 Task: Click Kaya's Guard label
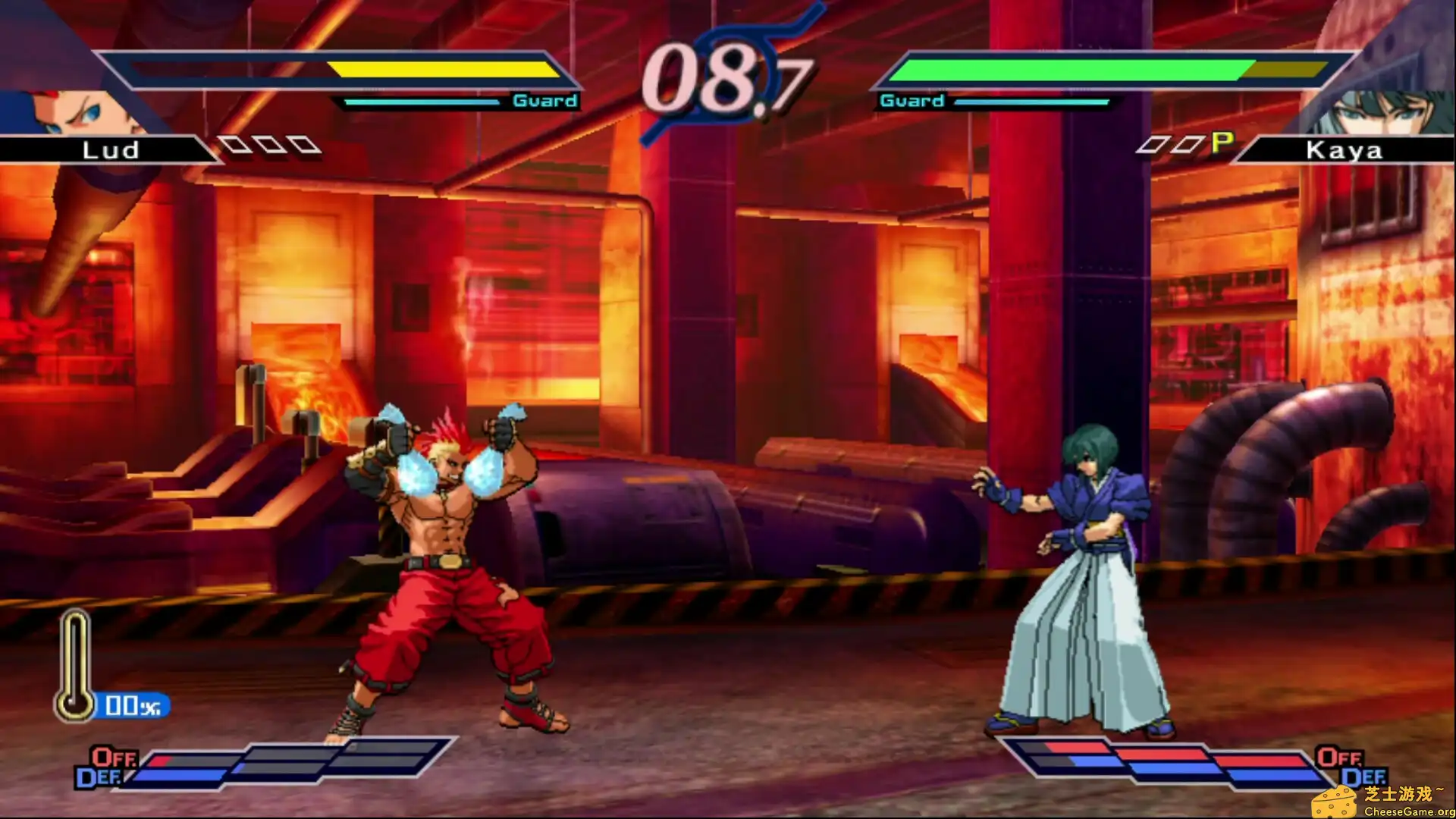(912, 99)
